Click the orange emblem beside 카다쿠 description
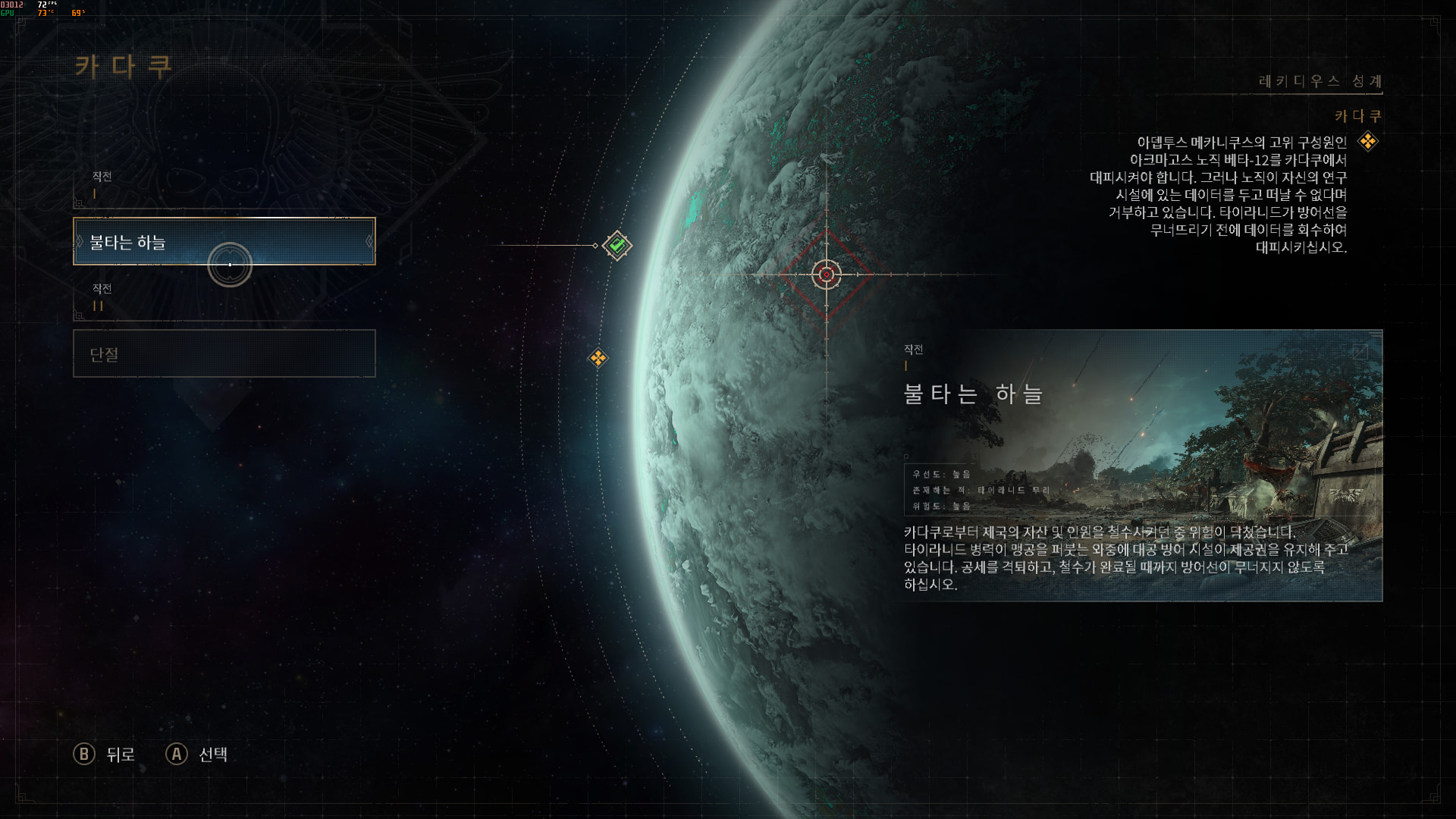1456x819 pixels. (x=1368, y=141)
